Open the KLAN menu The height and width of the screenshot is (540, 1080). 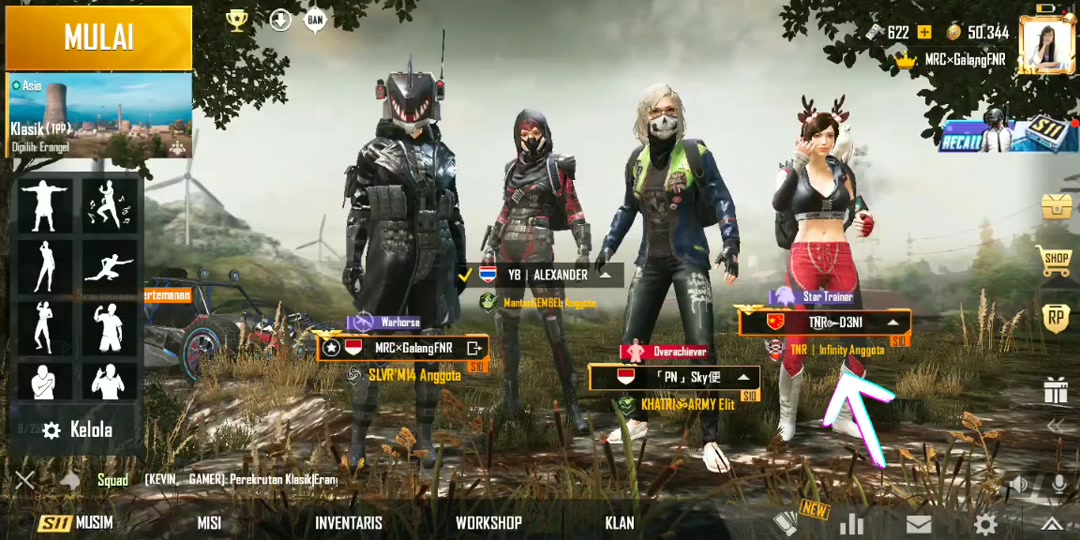[x=619, y=523]
